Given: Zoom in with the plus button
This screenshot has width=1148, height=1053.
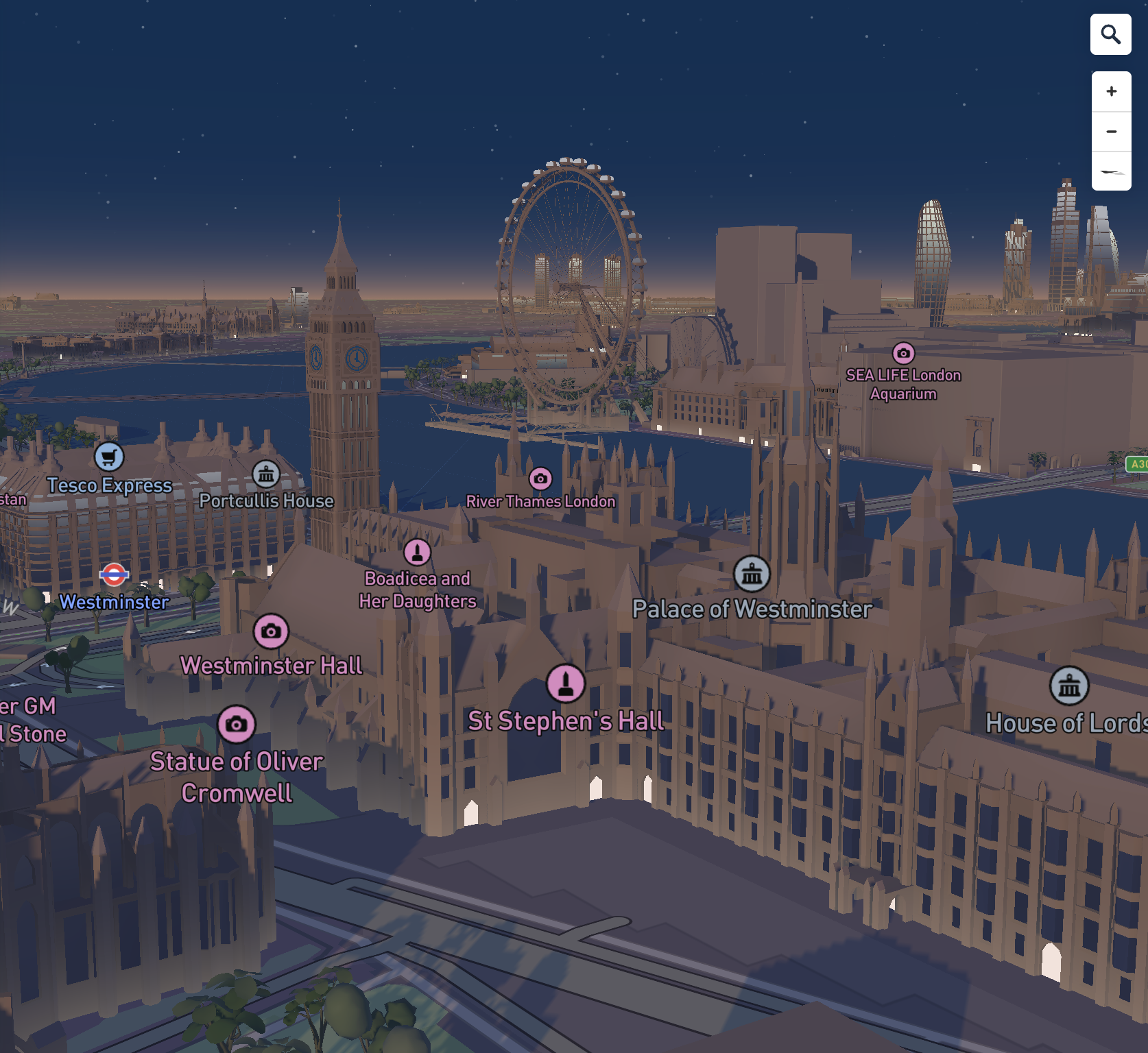Looking at the screenshot, I should [1111, 91].
